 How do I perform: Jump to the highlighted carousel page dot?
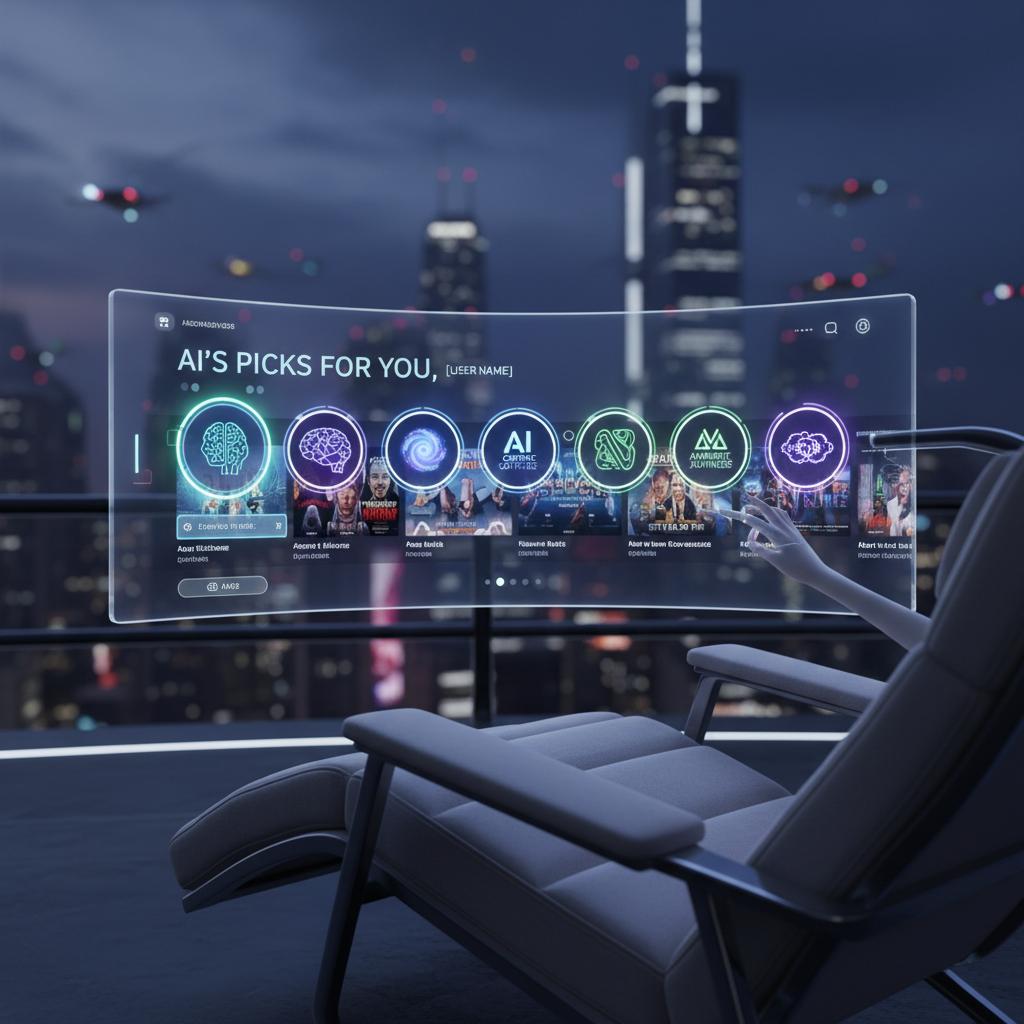(x=500, y=581)
